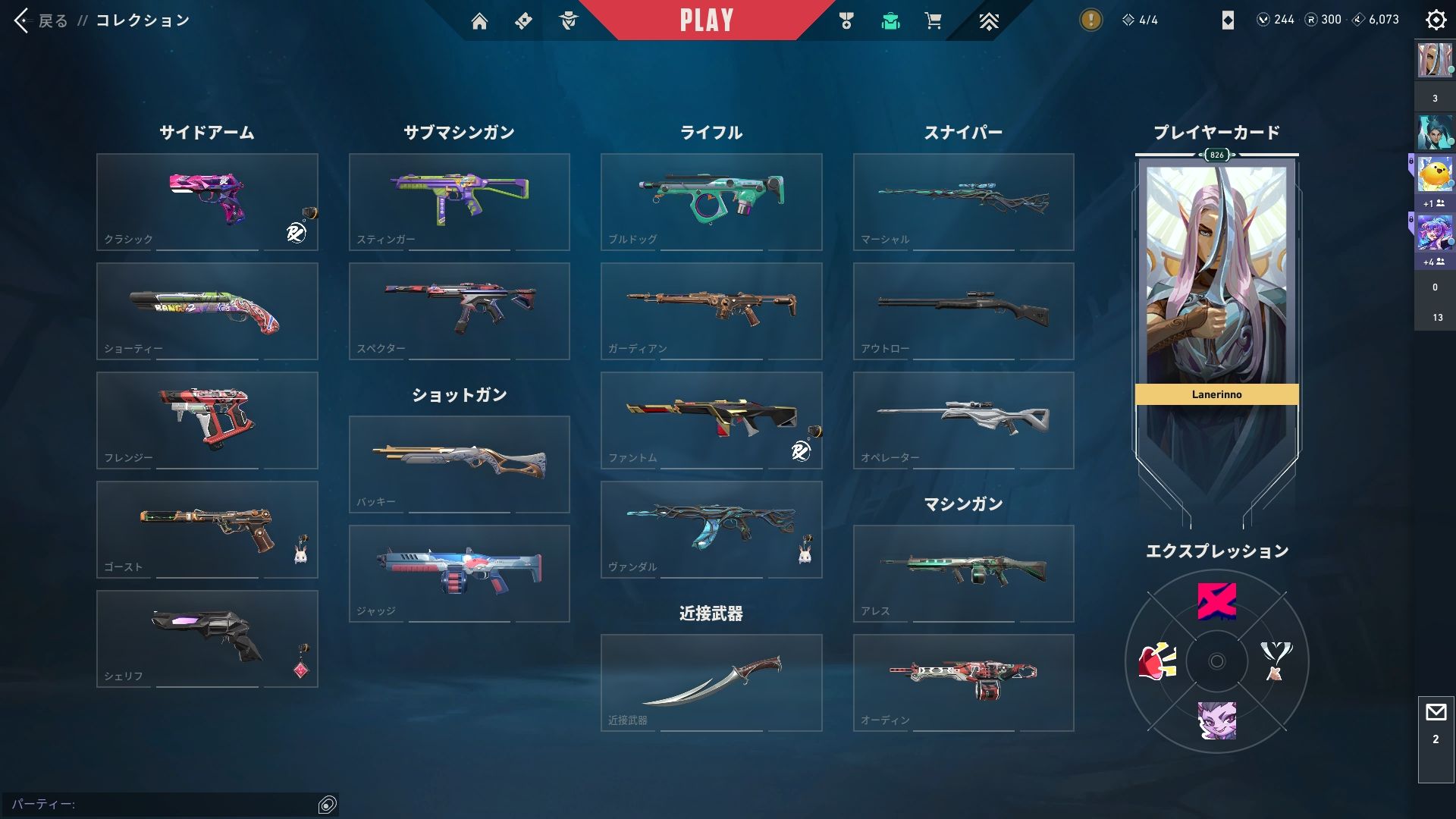Open the store cart icon
The width and height of the screenshot is (1456, 819).
click(933, 21)
